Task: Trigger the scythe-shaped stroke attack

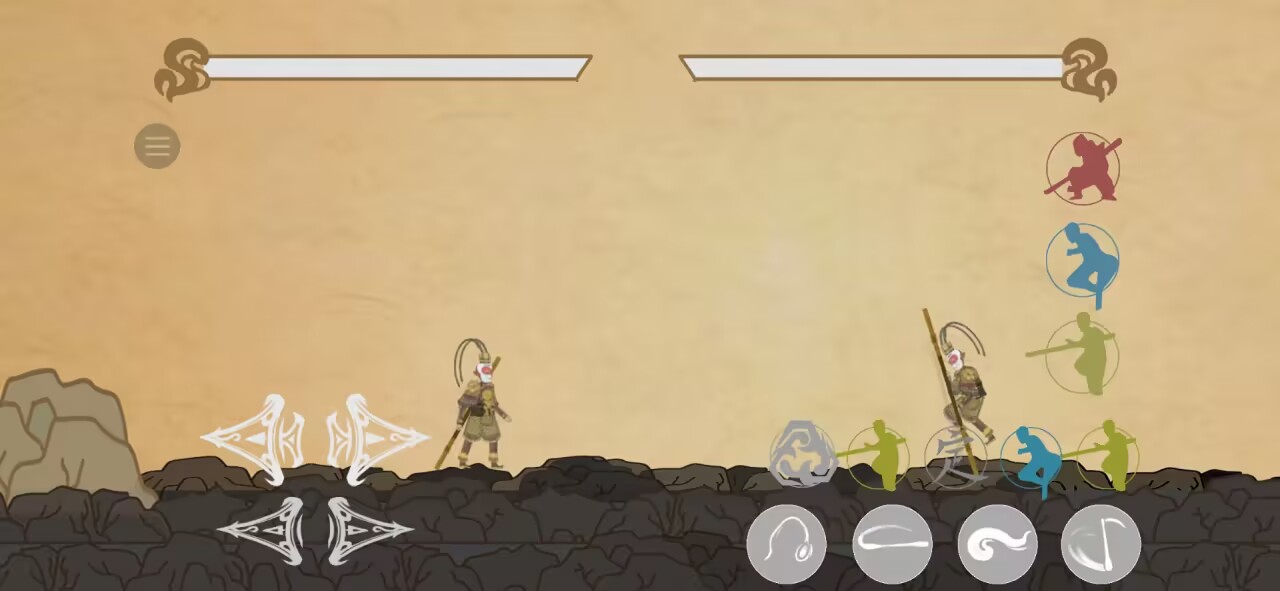Action: [1101, 545]
